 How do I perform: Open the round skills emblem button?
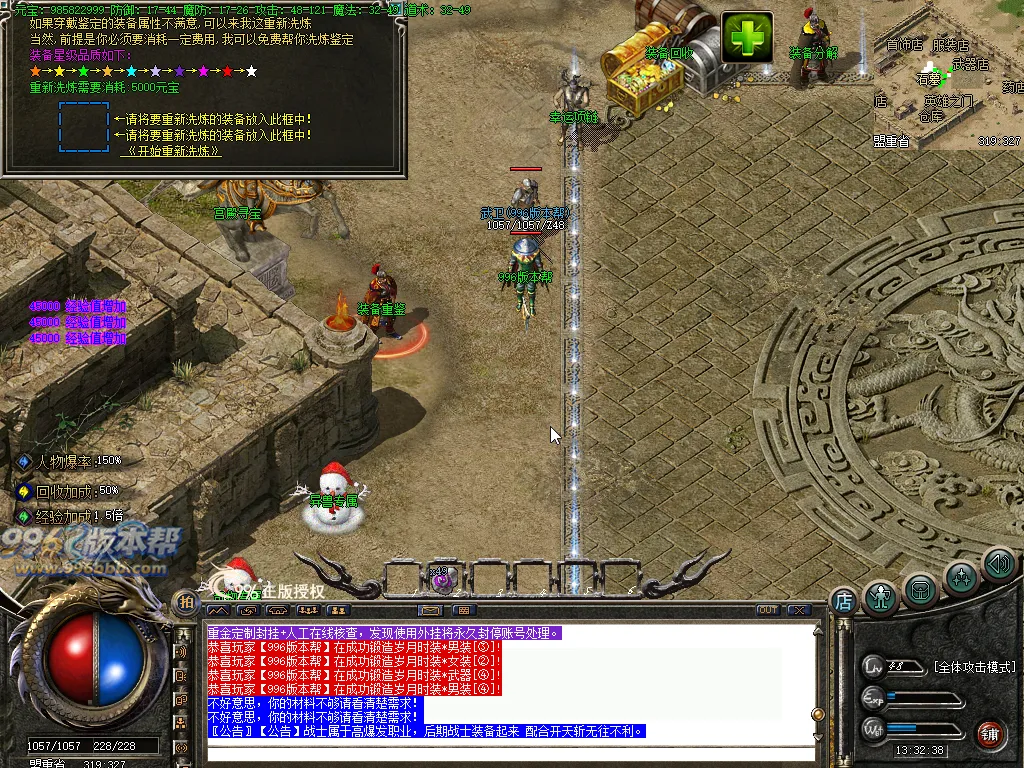[961, 577]
